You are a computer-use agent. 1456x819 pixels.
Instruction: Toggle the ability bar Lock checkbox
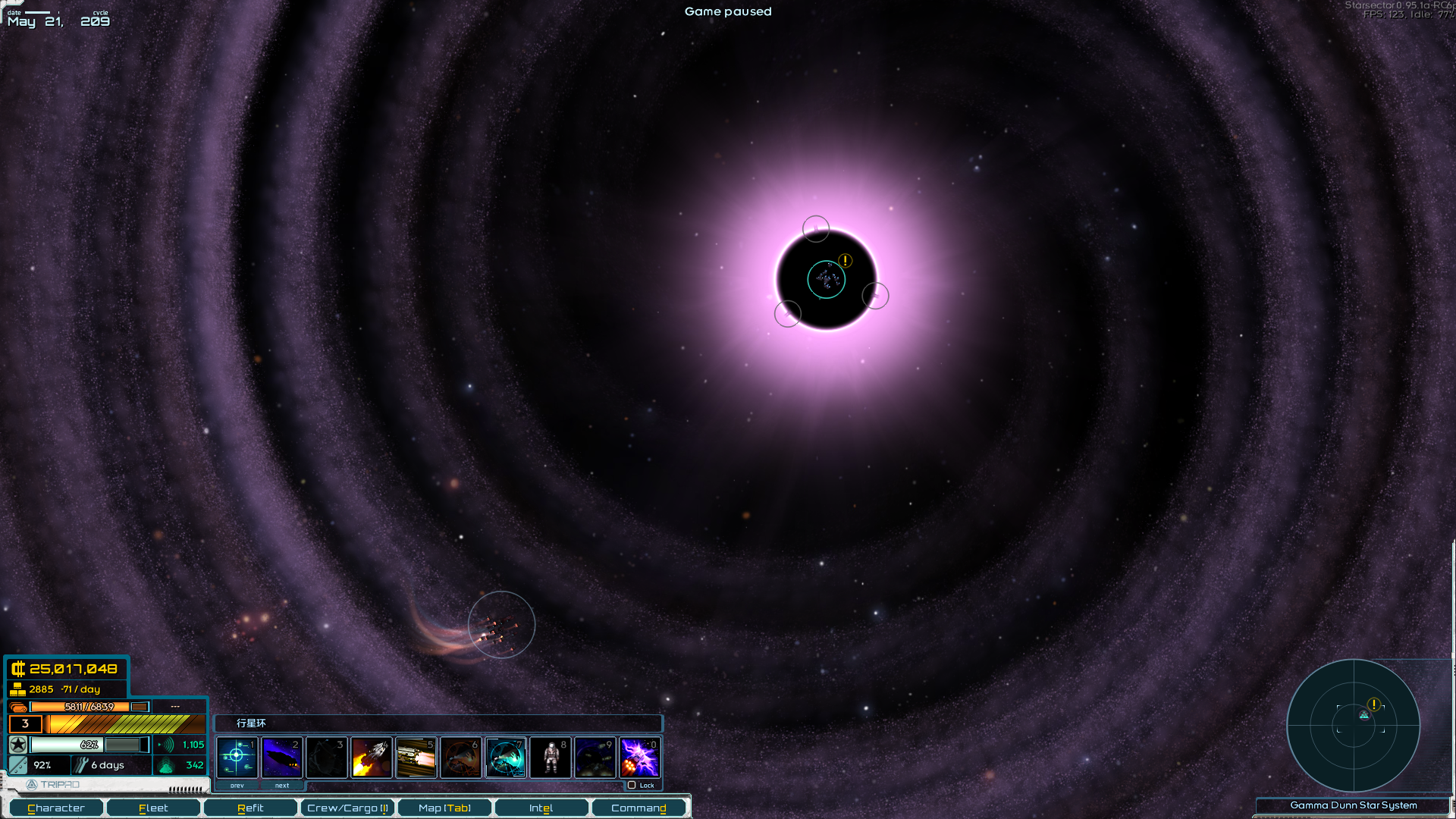tap(632, 785)
